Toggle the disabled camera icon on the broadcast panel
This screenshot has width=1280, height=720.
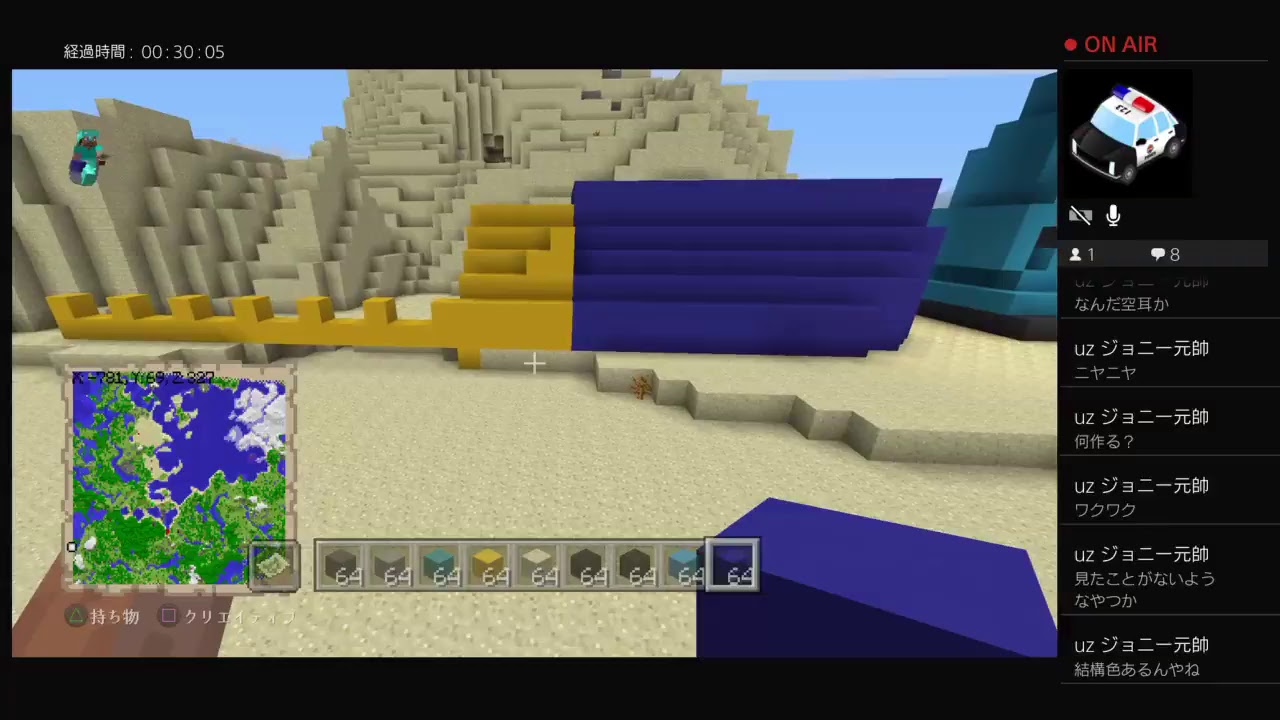point(1081,215)
